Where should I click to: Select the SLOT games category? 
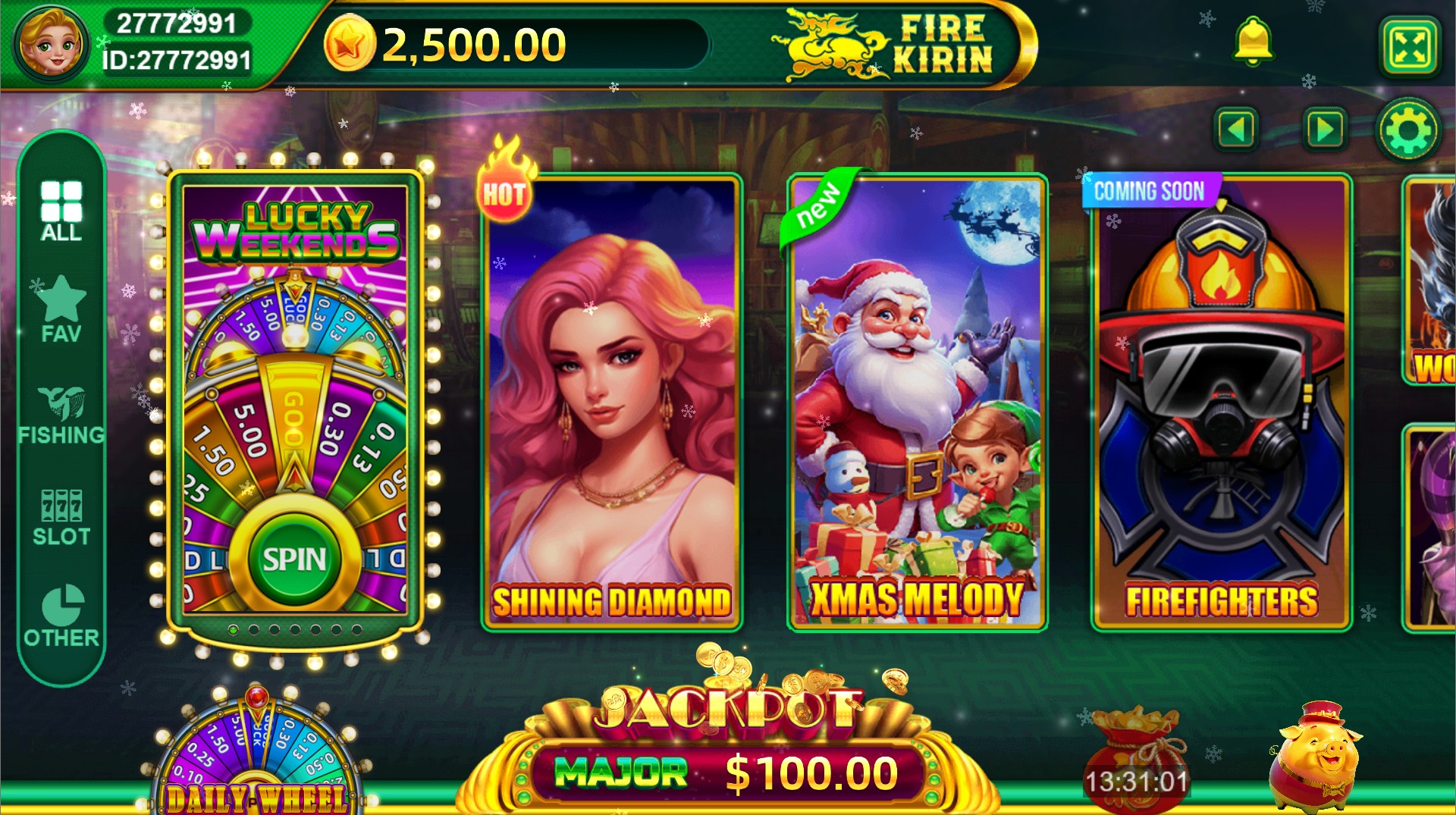point(61,516)
